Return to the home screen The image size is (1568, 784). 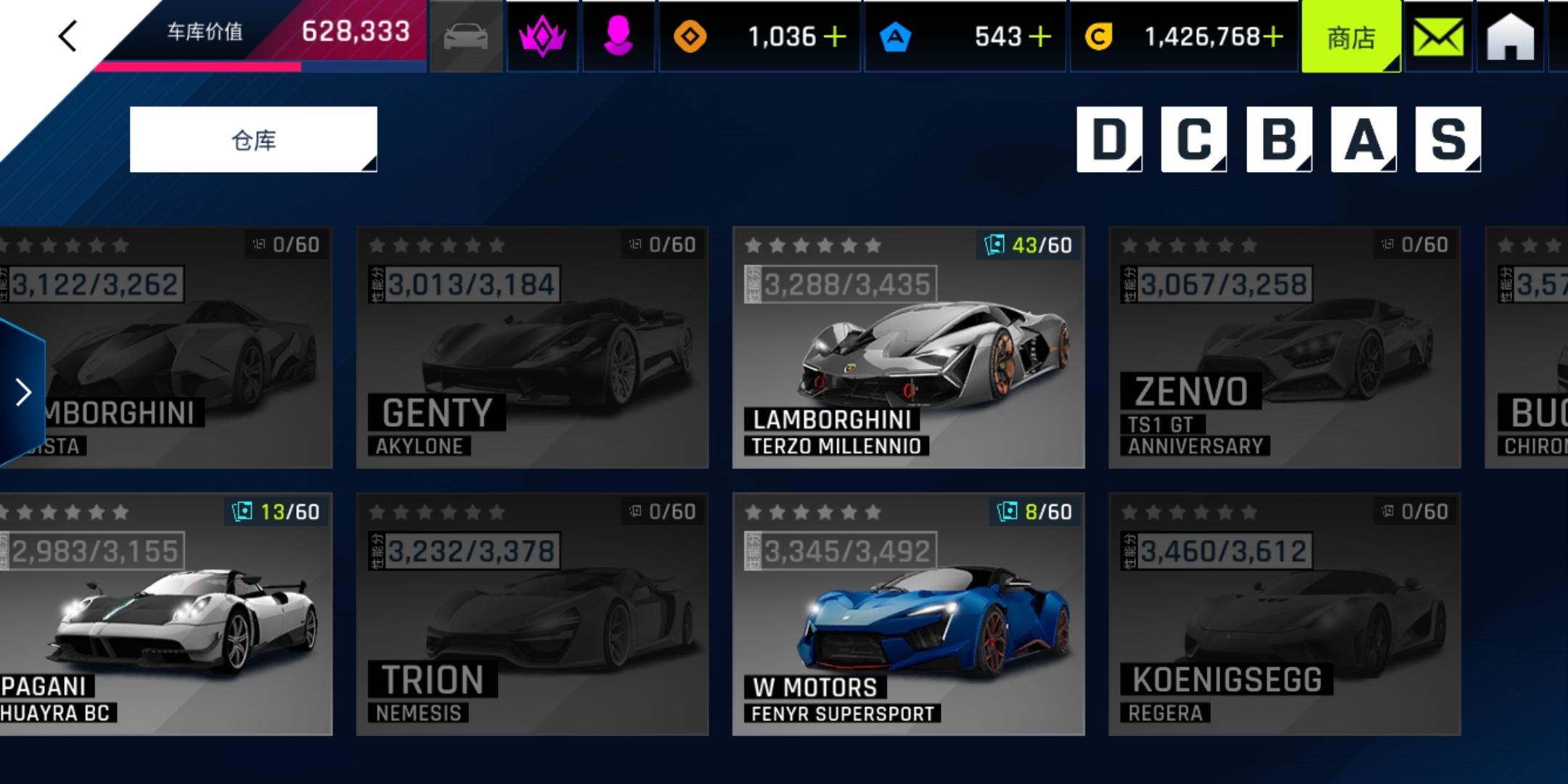pyautogui.click(x=1511, y=36)
